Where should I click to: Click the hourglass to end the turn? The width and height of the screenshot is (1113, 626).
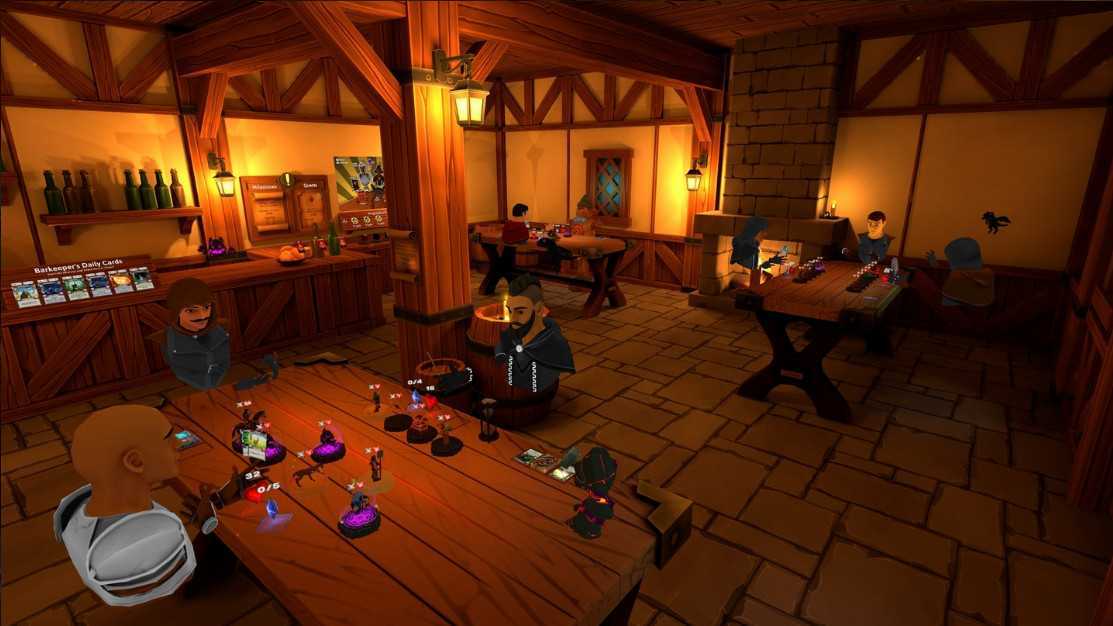click(x=487, y=419)
